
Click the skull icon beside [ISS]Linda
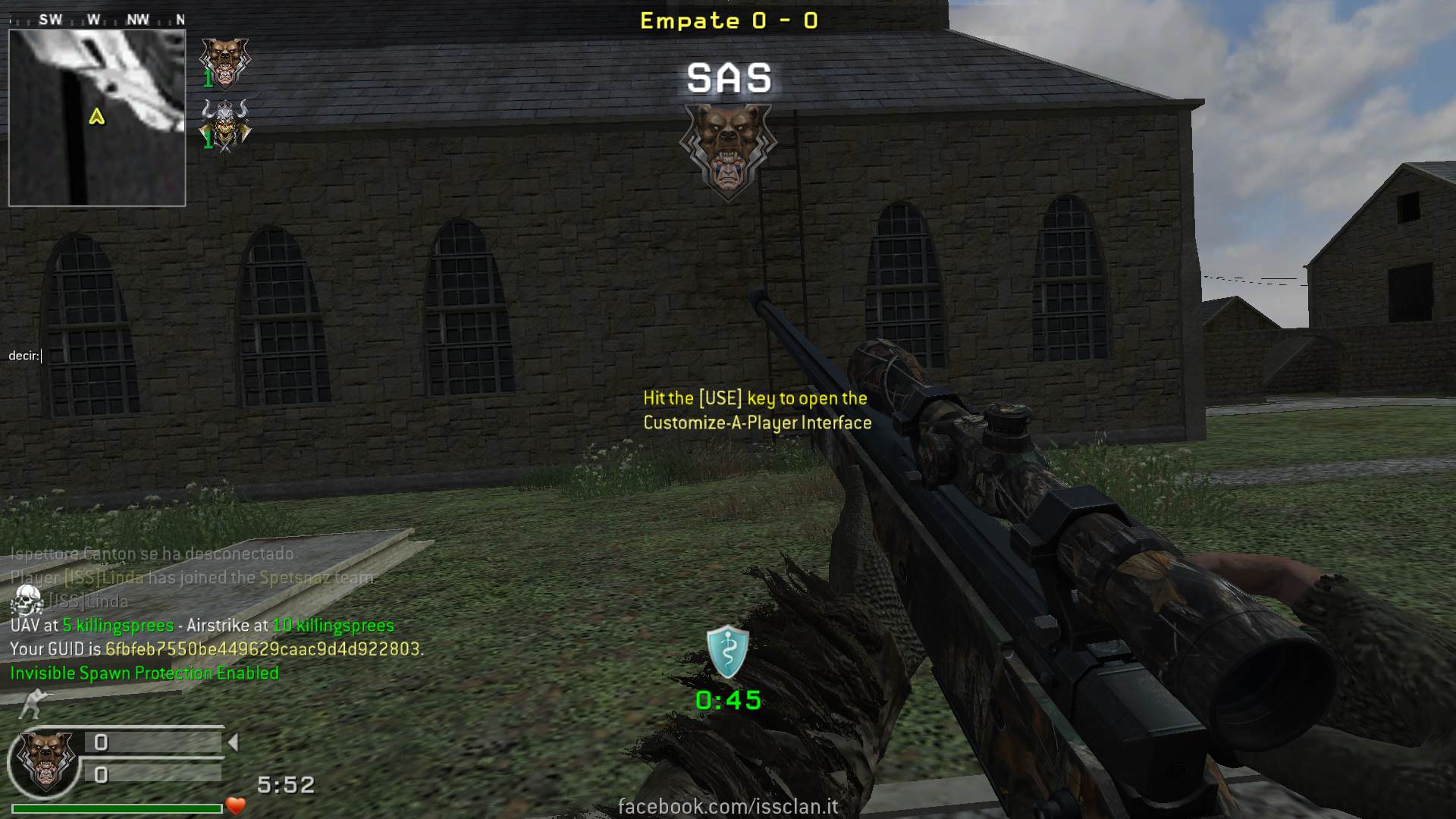coord(27,601)
